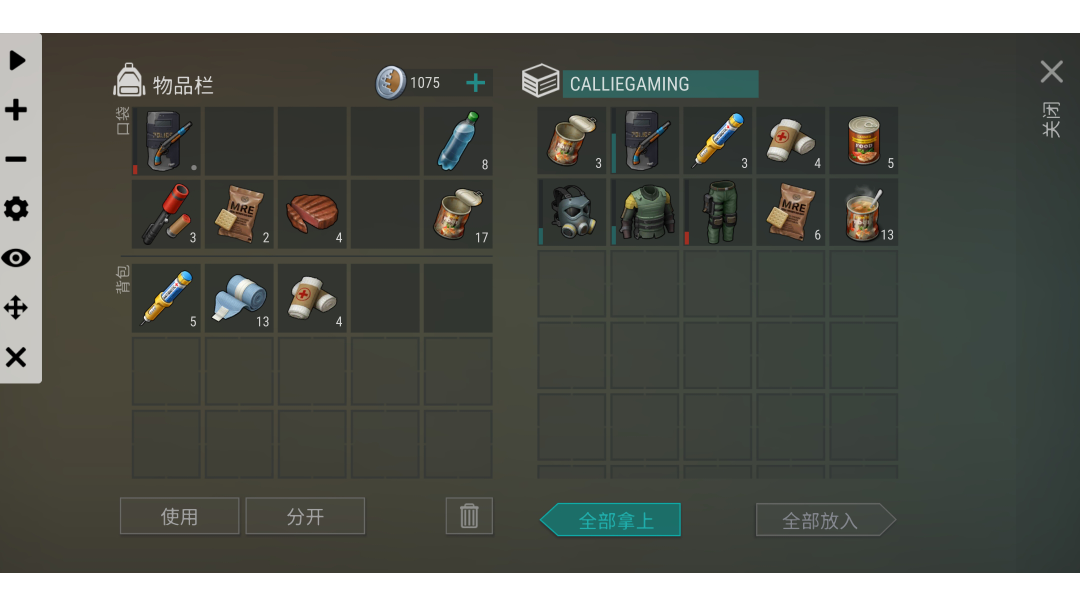Close the inventory with the X button

[x=1051, y=72]
